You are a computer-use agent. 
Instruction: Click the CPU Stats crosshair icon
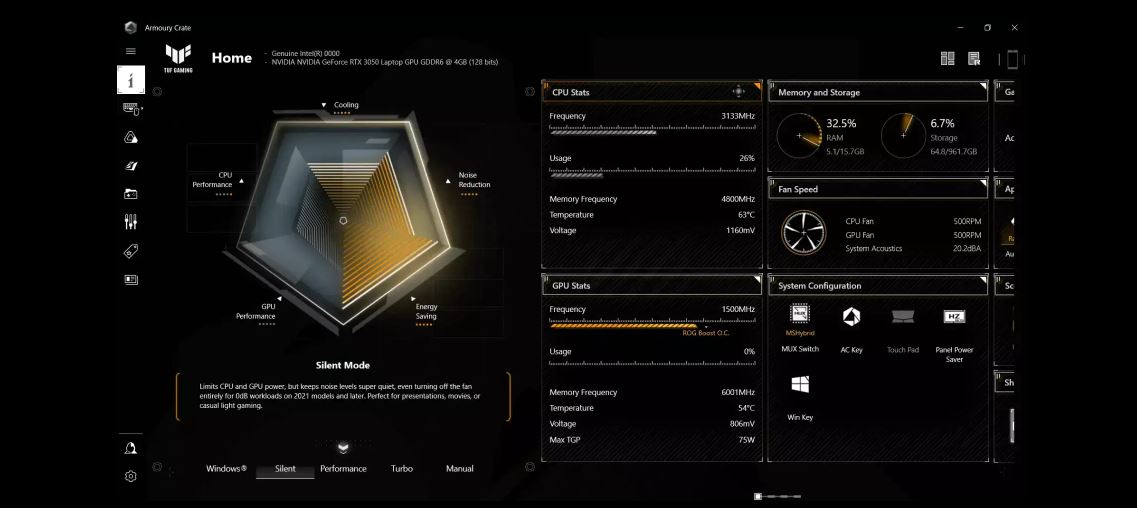tap(739, 92)
